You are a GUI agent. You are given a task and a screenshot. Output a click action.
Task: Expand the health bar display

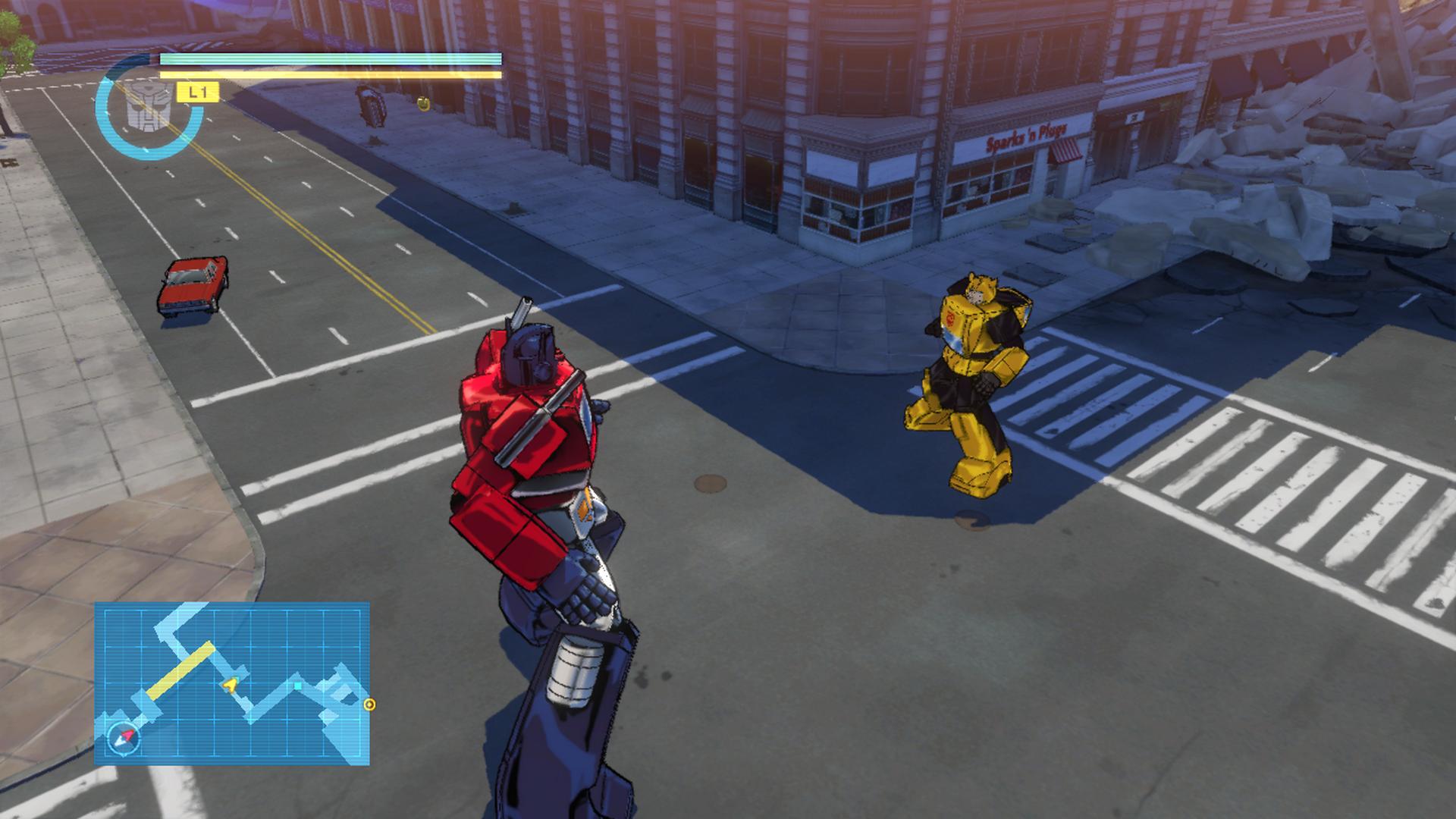[329, 61]
